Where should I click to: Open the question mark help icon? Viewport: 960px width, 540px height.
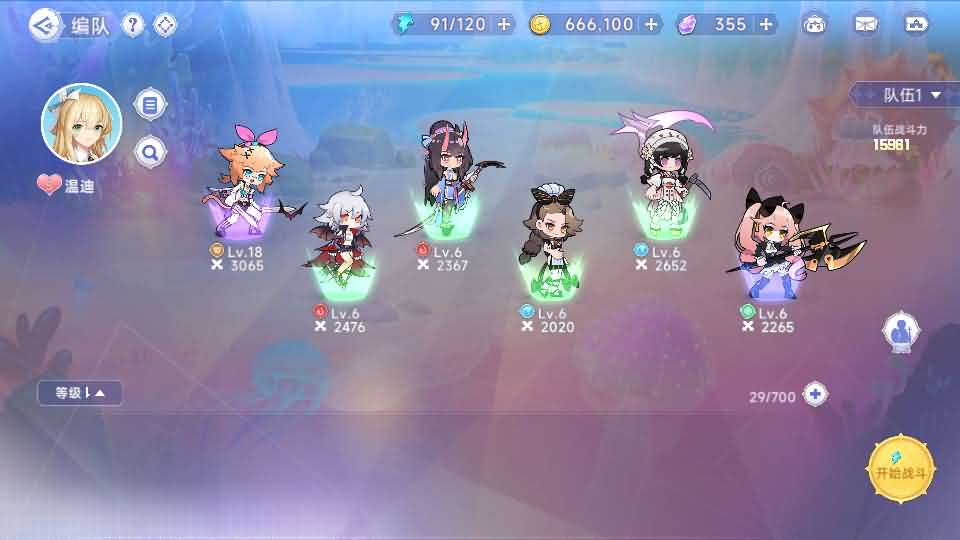pos(133,25)
